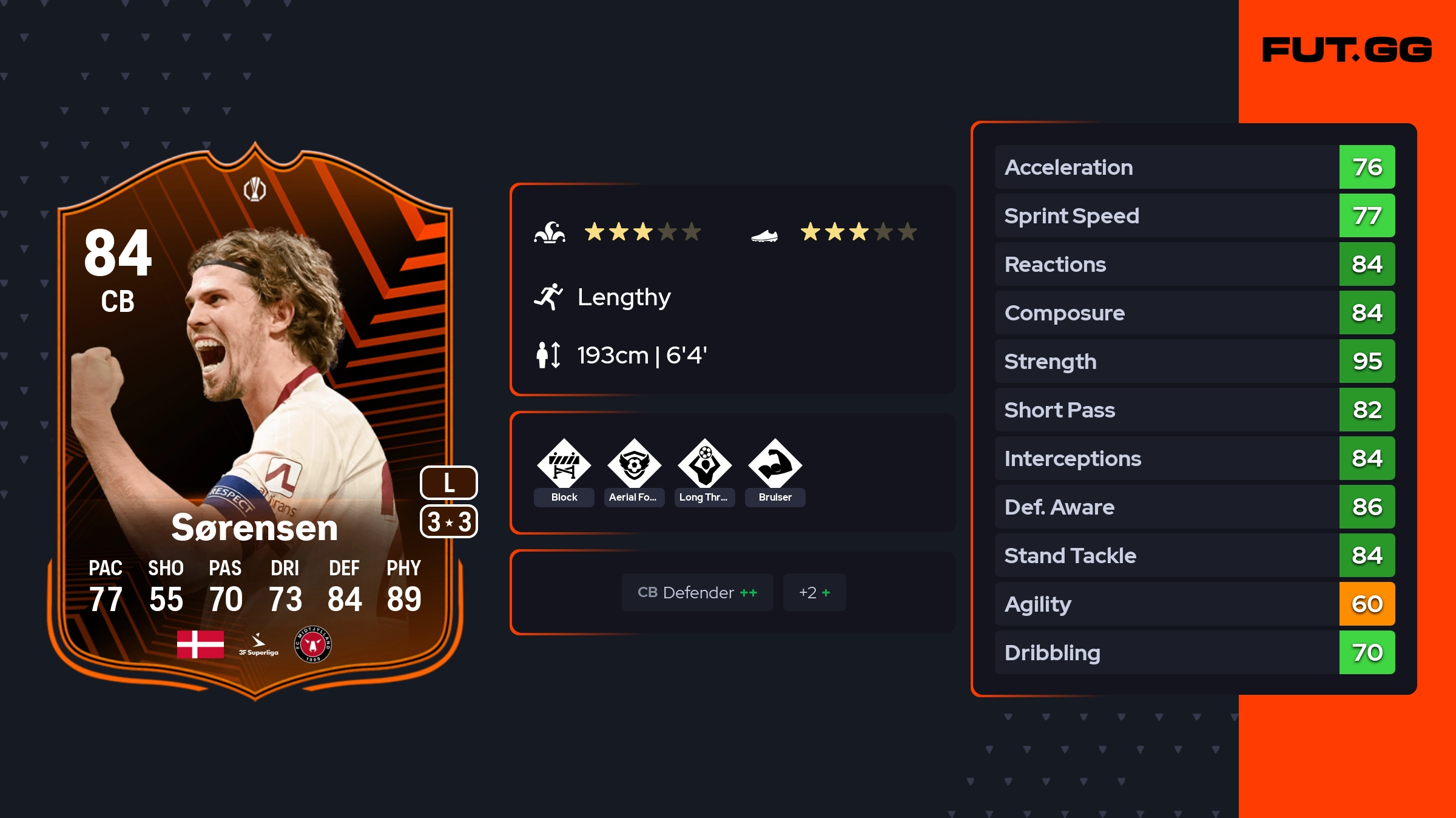Choose the Aerial Fortress playstyle icon

pyautogui.click(x=634, y=464)
